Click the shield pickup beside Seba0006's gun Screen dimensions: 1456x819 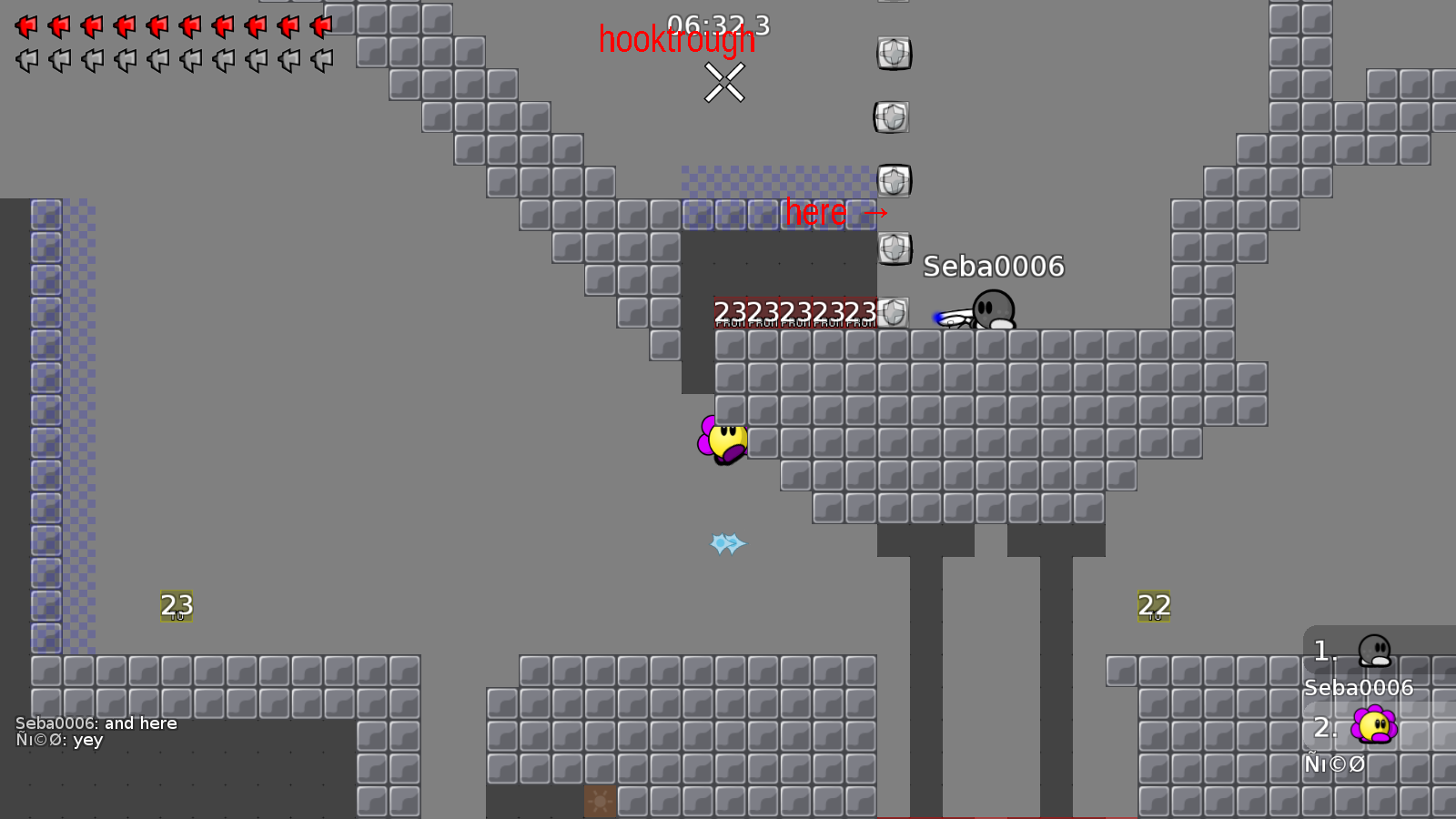[x=892, y=312]
